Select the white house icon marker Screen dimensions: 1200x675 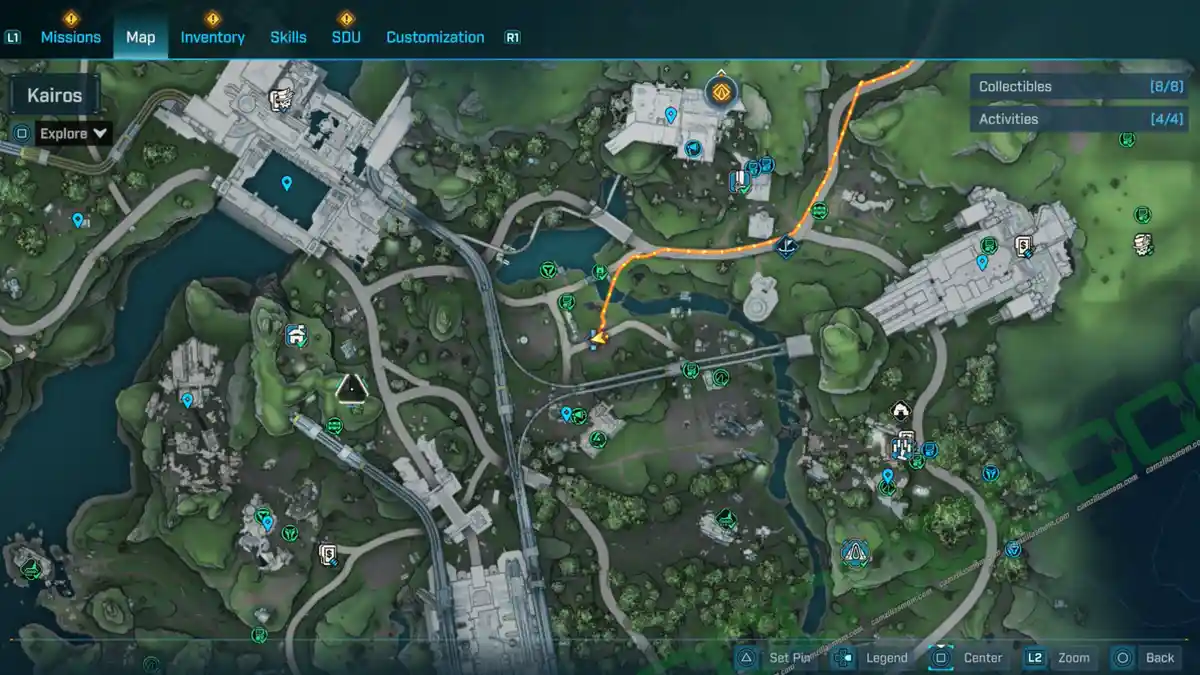[899, 409]
